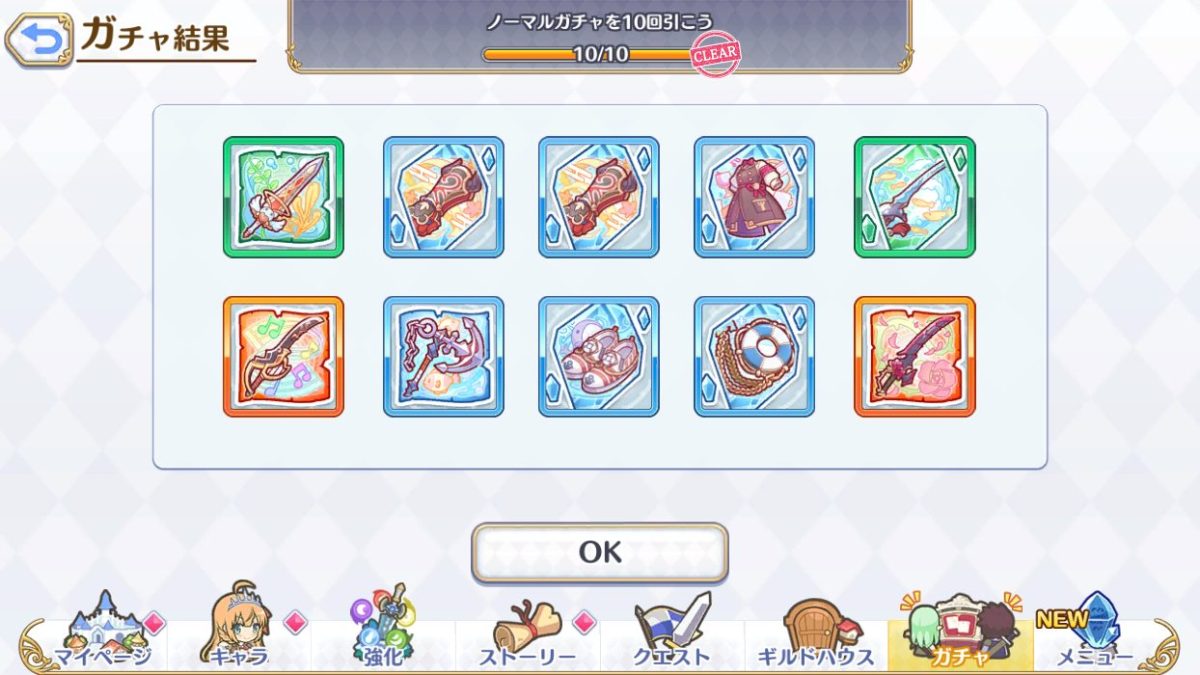Inspect the rope and lifebuoy item
1200x675 pixels.
[x=754, y=356]
